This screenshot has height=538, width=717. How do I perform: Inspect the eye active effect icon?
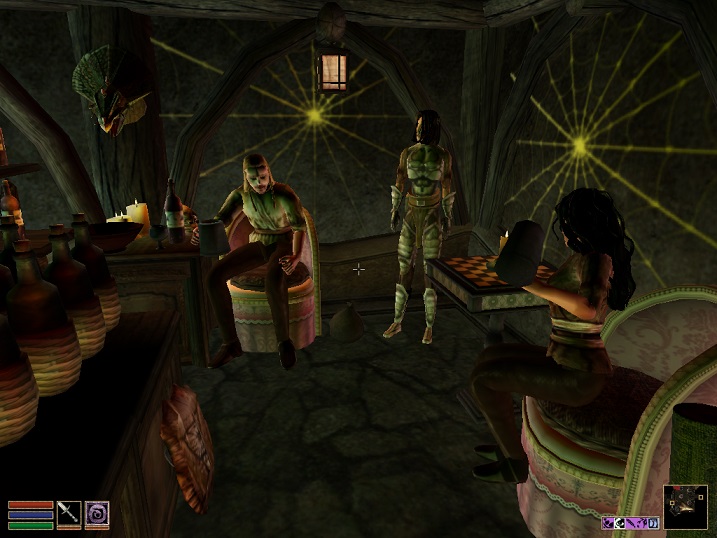pyautogui.click(x=620, y=523)
